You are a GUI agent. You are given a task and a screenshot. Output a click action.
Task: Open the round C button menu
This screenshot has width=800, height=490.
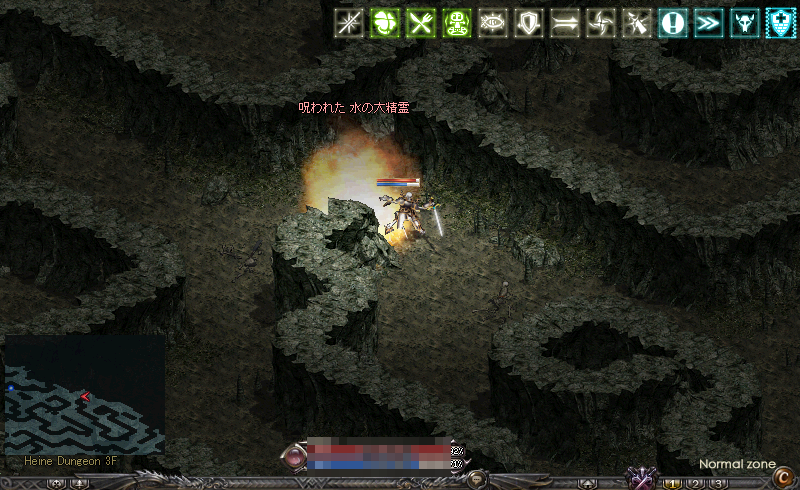[x=784, y=478]
